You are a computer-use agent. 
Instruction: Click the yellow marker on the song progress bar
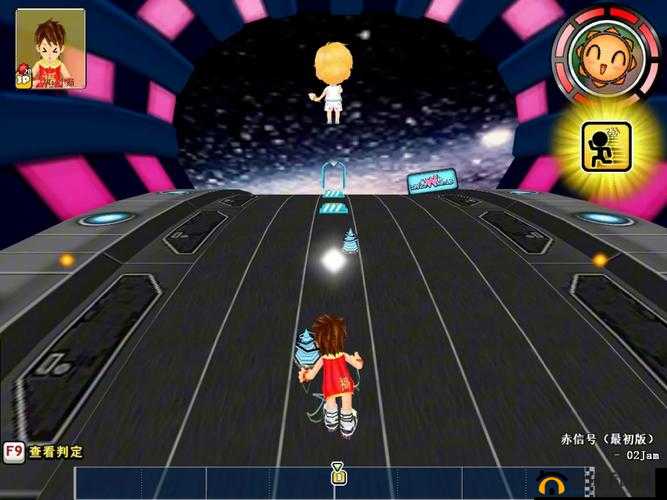(338, 473)
